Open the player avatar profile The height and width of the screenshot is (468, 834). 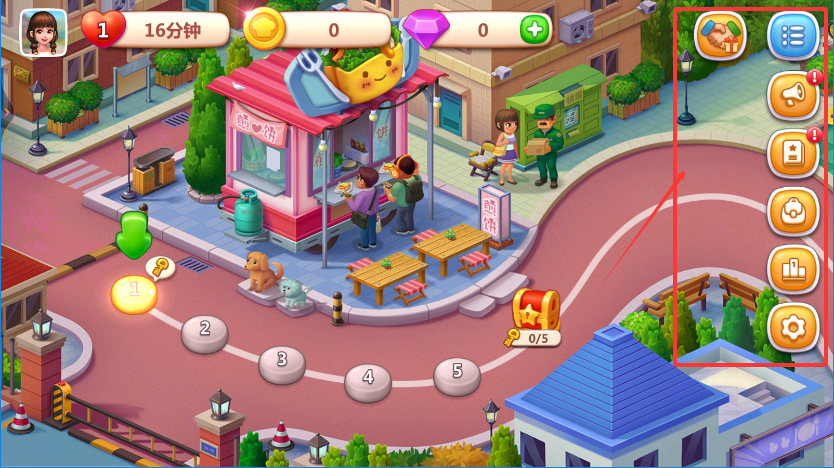[x=43, y=30]
